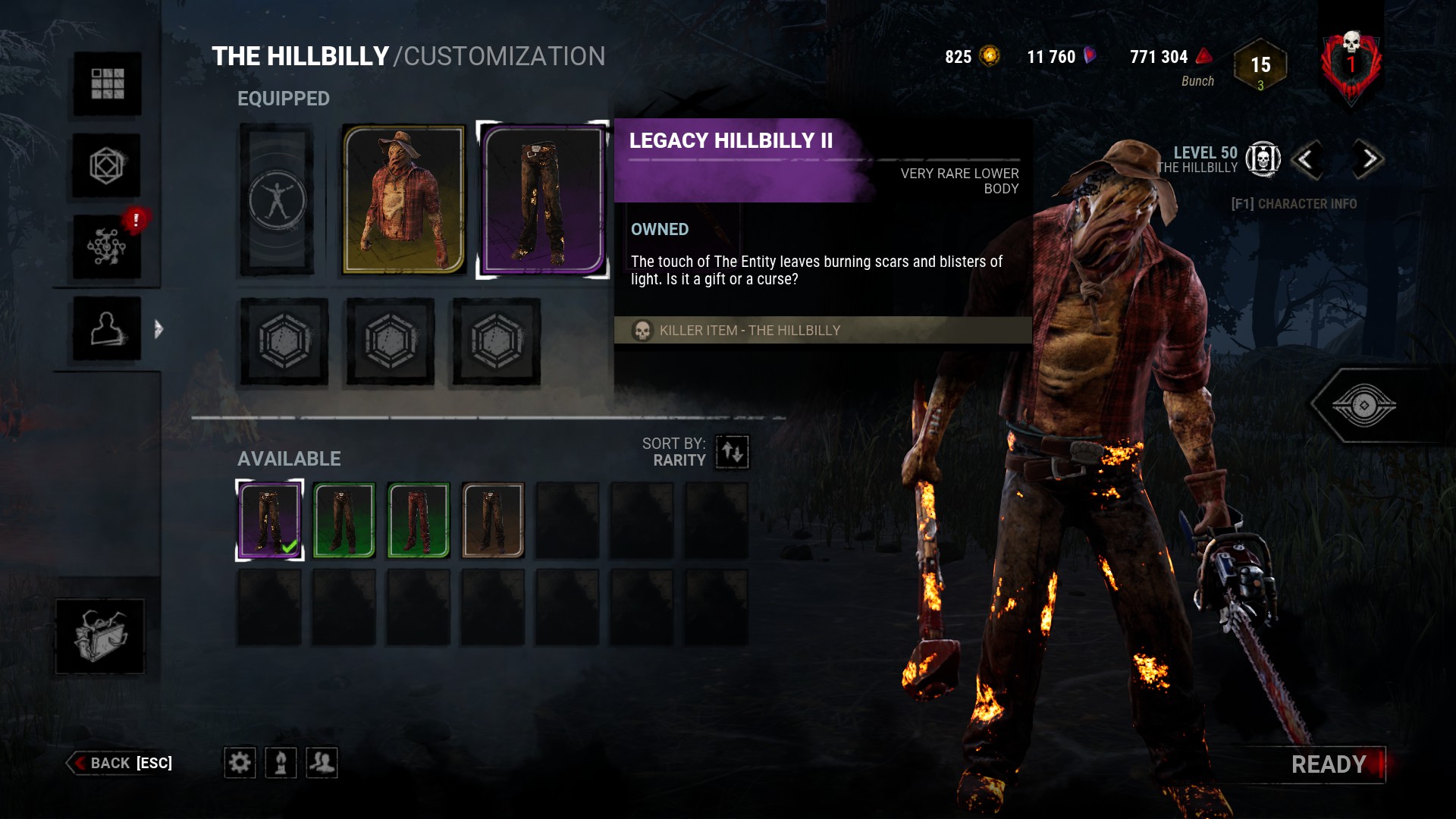
Task: Open the Bloodweb with the red notification
Action: 106,246
